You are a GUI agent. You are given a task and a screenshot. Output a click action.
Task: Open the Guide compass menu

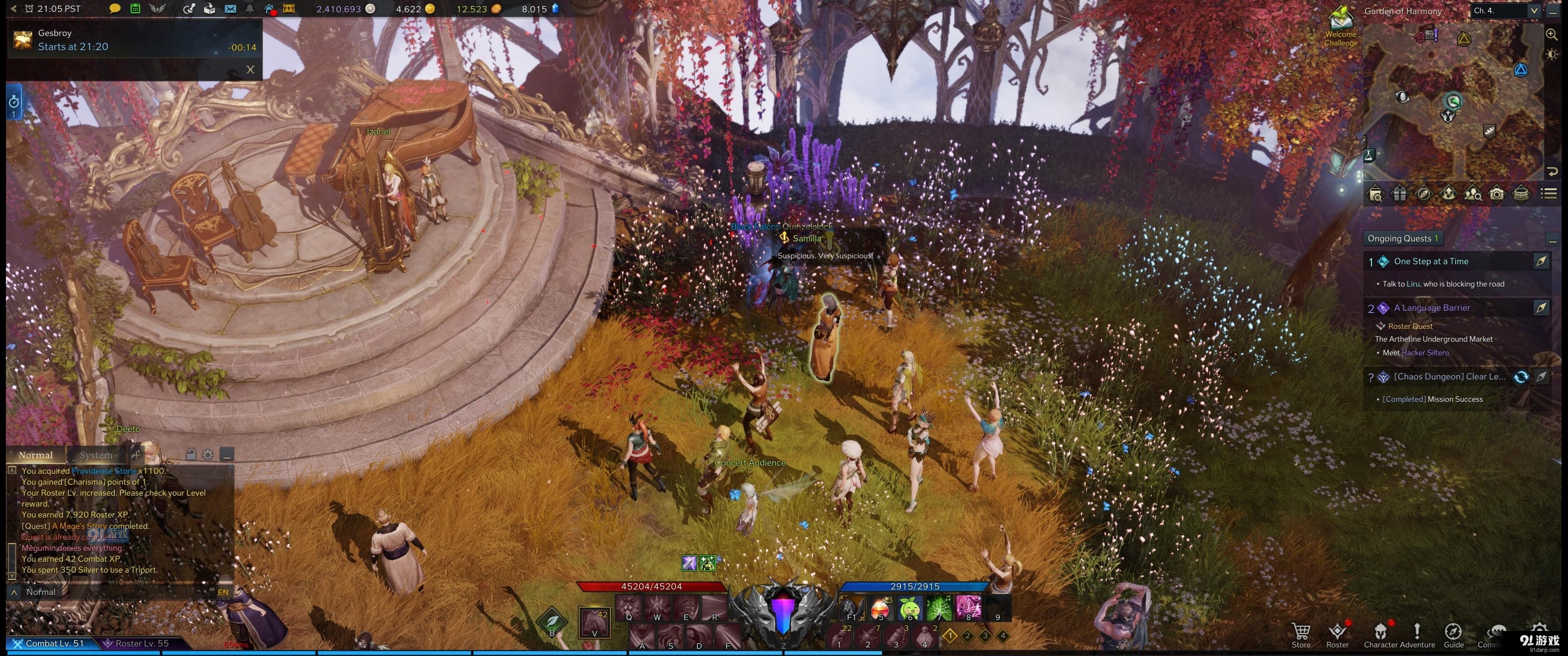tap(1453, 634)
